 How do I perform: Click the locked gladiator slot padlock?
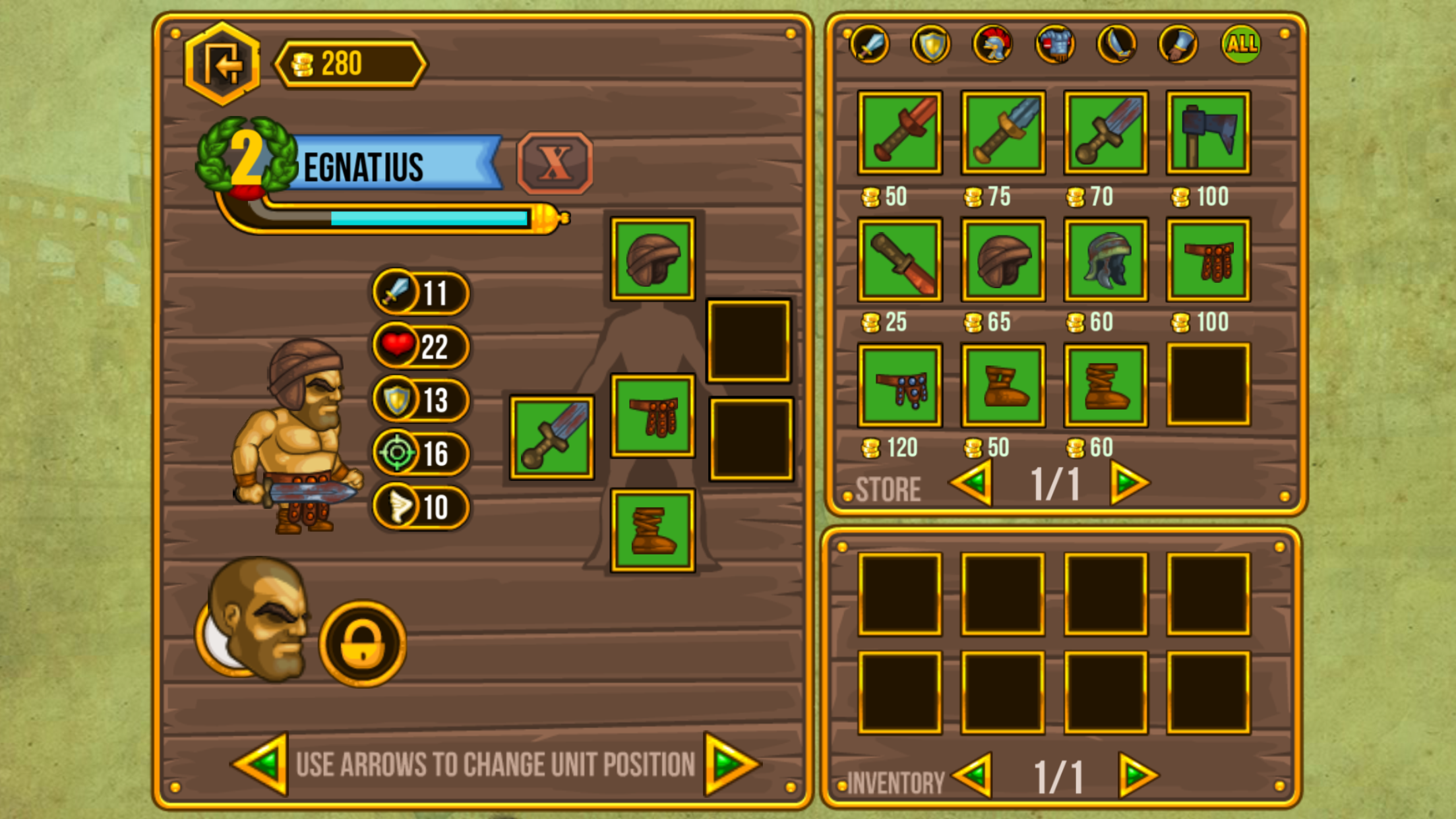[362, 644]
